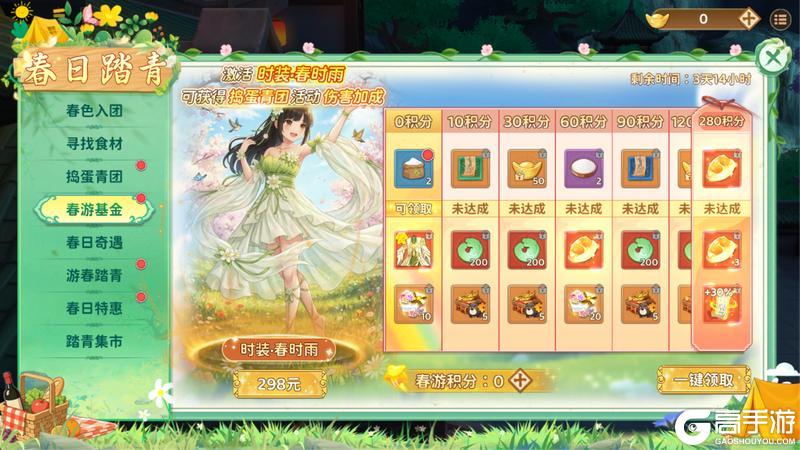The image size is (800, 450).
Task: Select the 捣蛋青团 tab
Action: point(94,177)
